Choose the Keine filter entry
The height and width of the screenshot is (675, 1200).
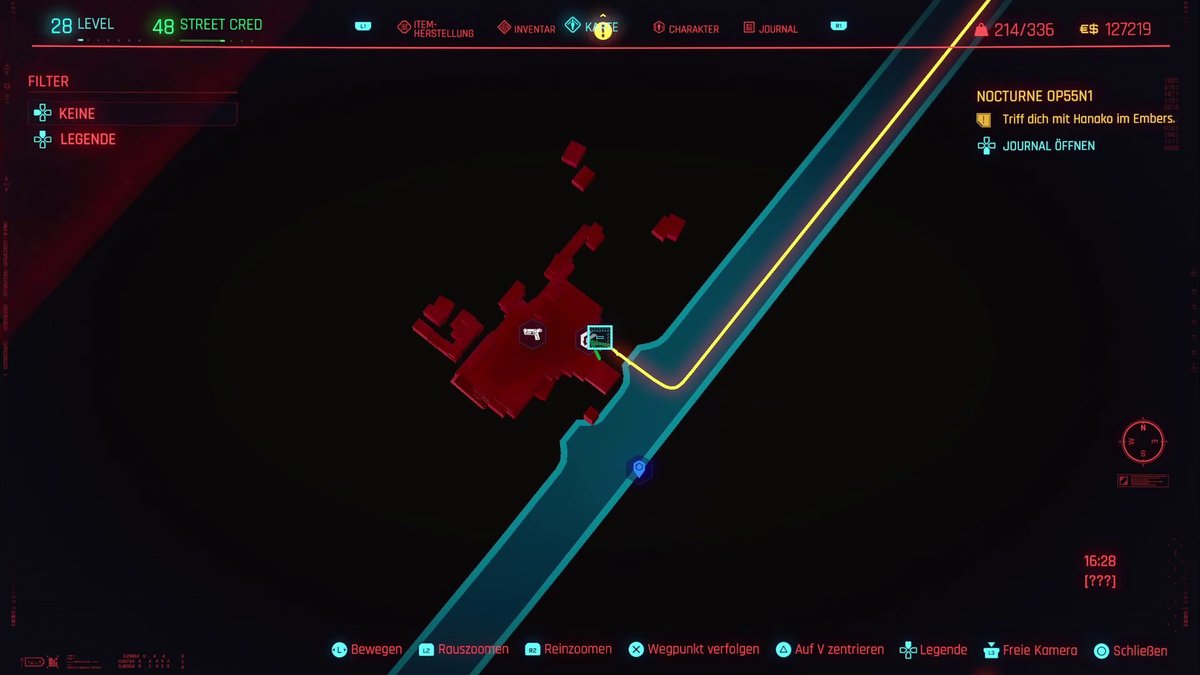(x=77, y=114)
